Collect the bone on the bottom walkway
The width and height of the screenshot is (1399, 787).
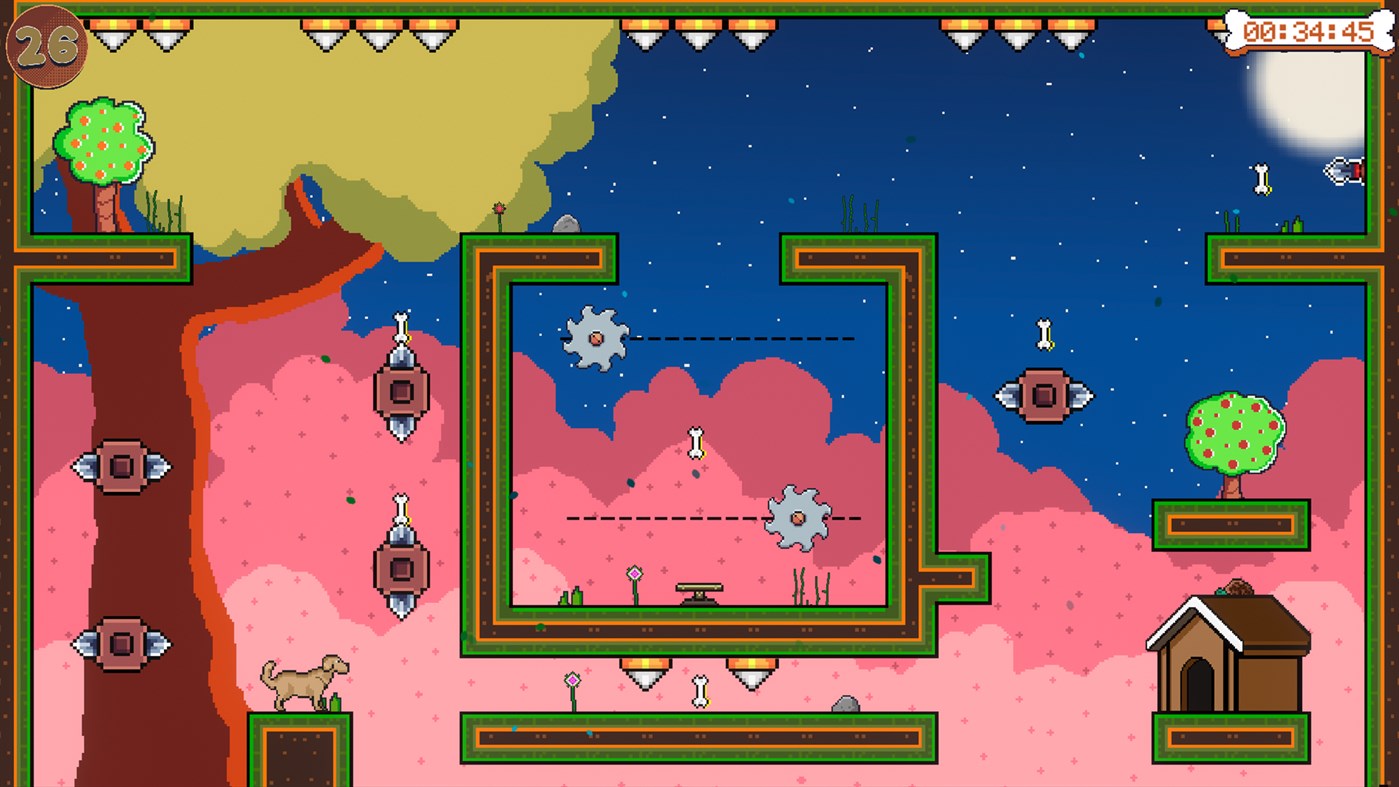(x=698, y=689)
